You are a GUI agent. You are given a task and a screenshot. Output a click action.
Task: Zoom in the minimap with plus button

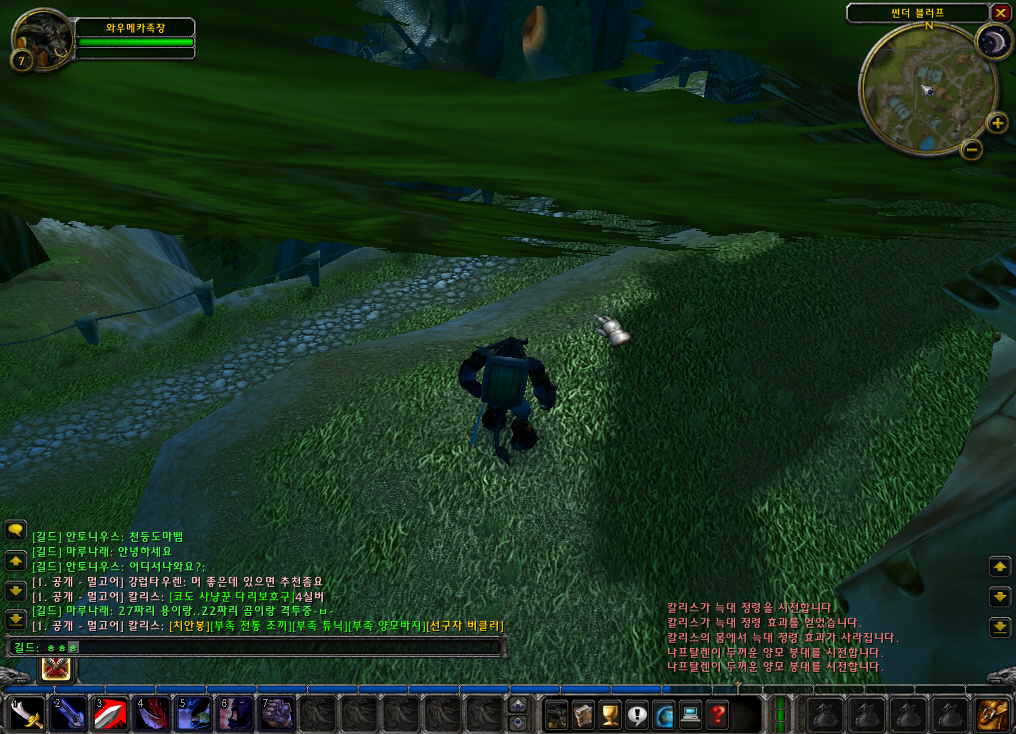click(x=997, y=123)
